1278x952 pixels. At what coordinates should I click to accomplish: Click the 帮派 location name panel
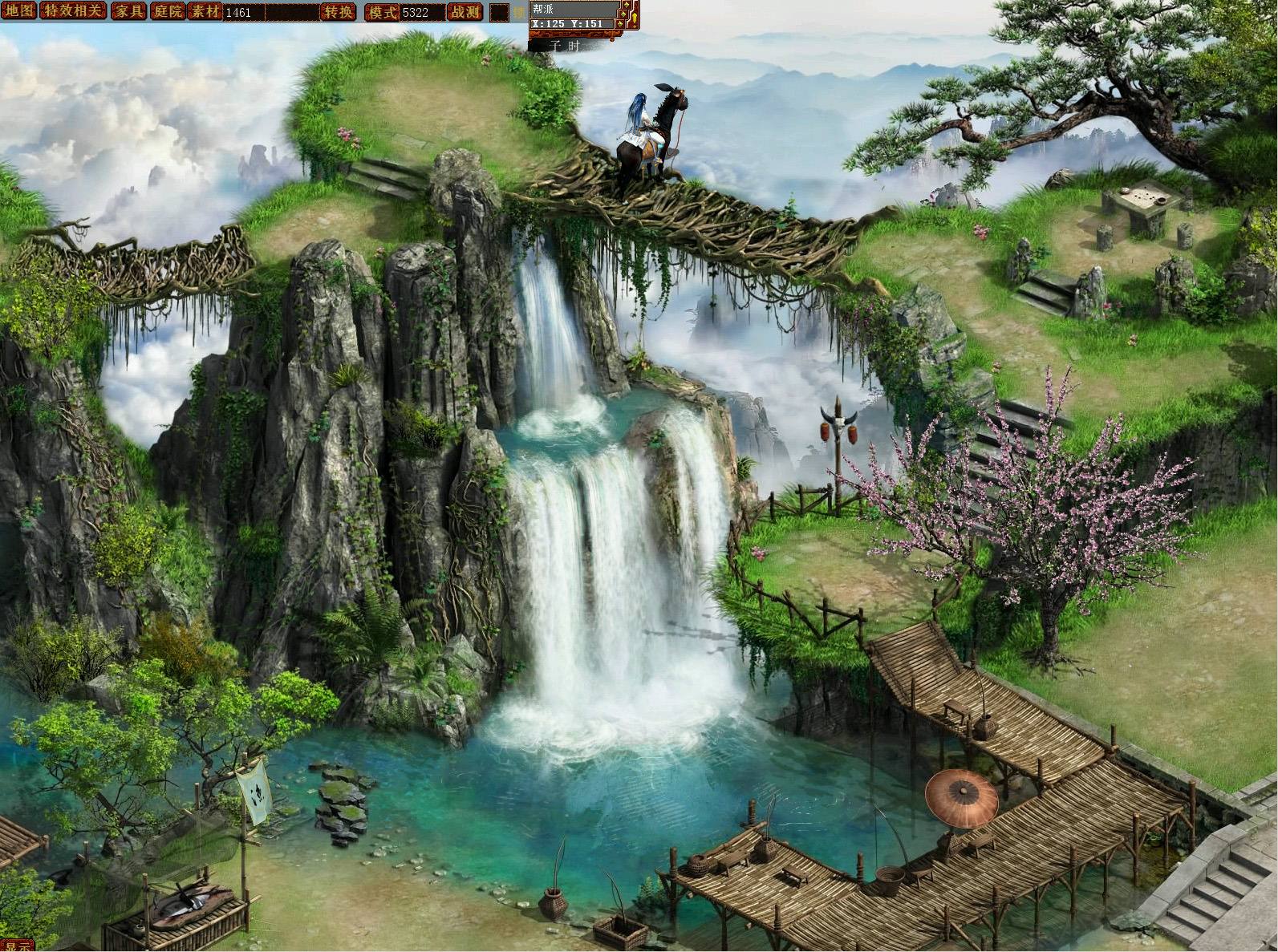pyautogui.click(x=574, y=8)
